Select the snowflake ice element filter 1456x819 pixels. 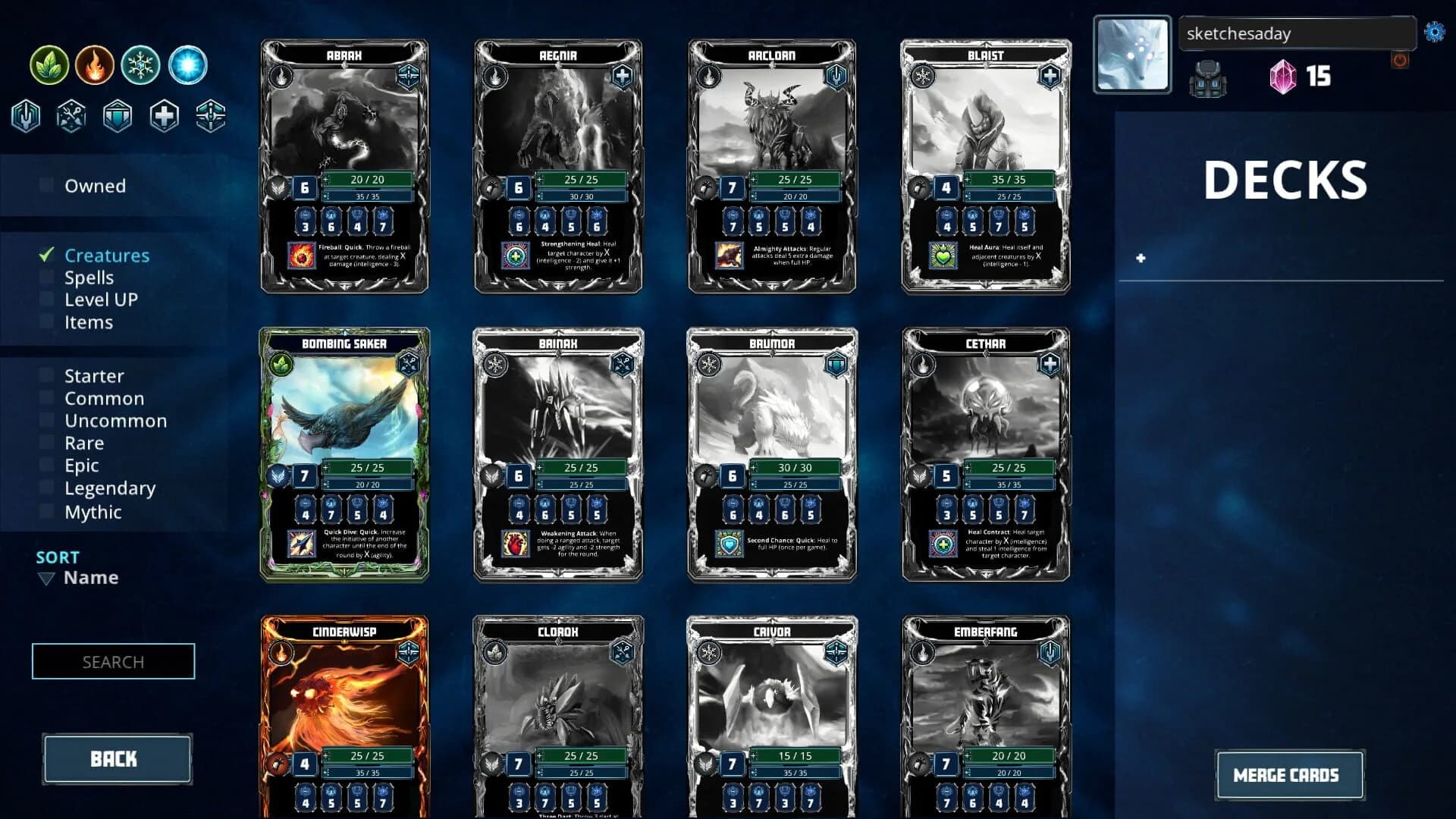click(140, 64)
